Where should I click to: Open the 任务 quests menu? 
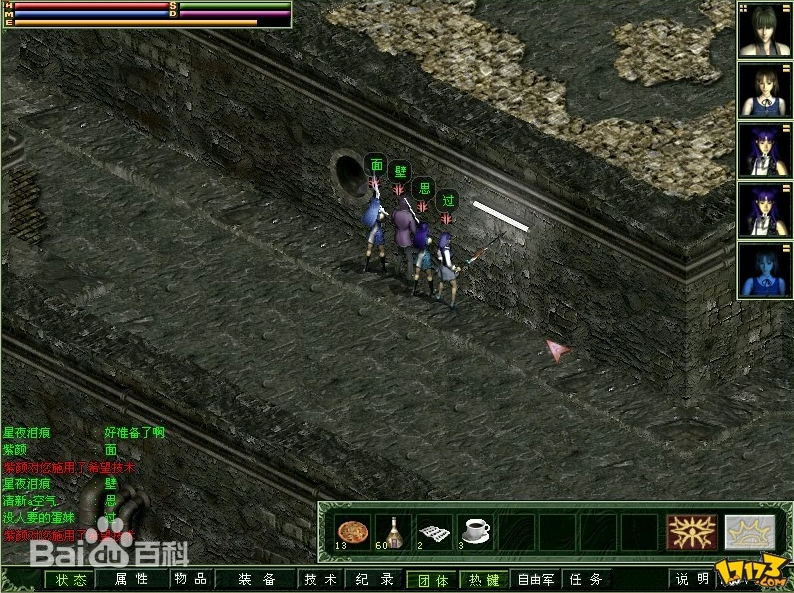pyautogui.click(x=586, y=579)
